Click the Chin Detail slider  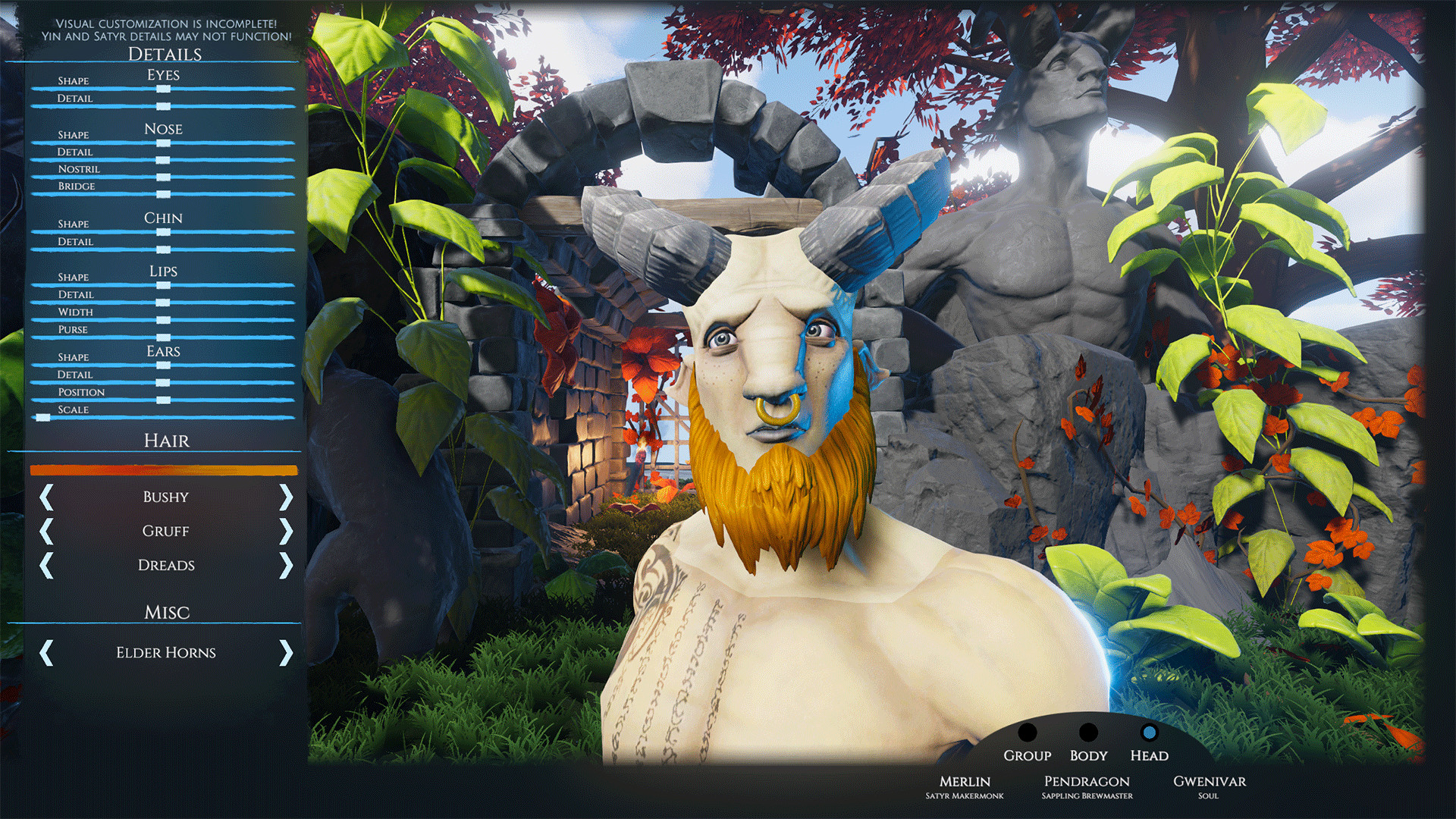(163, 249)
